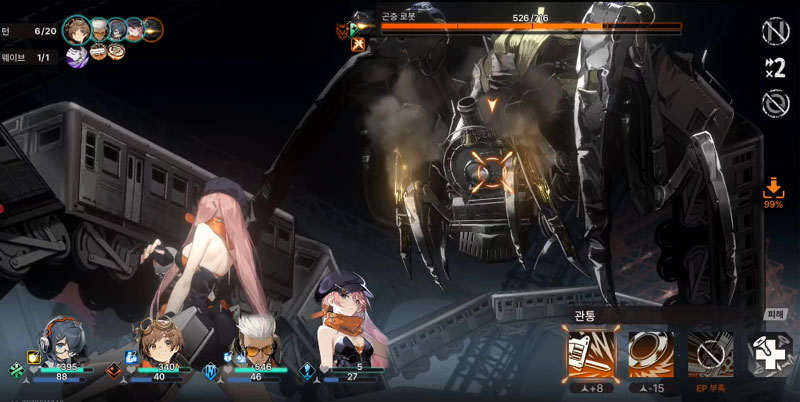Toggle the x2 battle speed
This screenshot has height=402, width=800.
772,66
